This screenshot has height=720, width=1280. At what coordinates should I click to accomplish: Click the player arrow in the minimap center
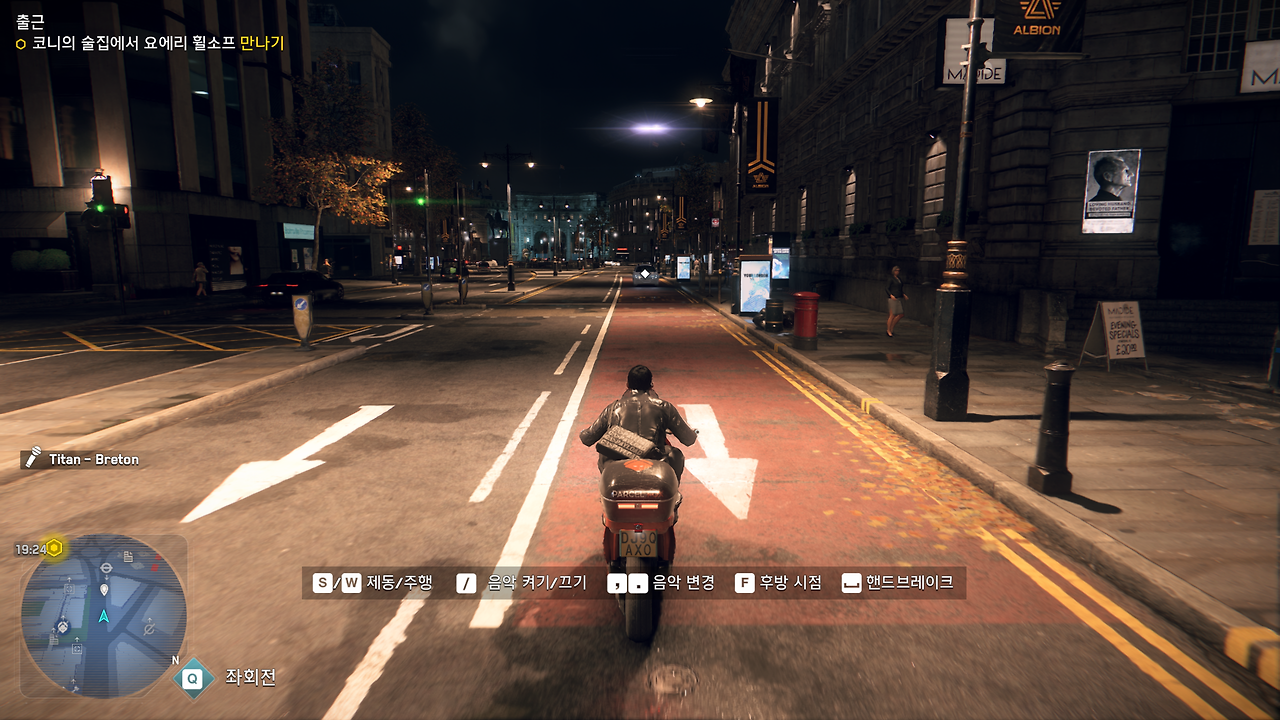[103, 614]
